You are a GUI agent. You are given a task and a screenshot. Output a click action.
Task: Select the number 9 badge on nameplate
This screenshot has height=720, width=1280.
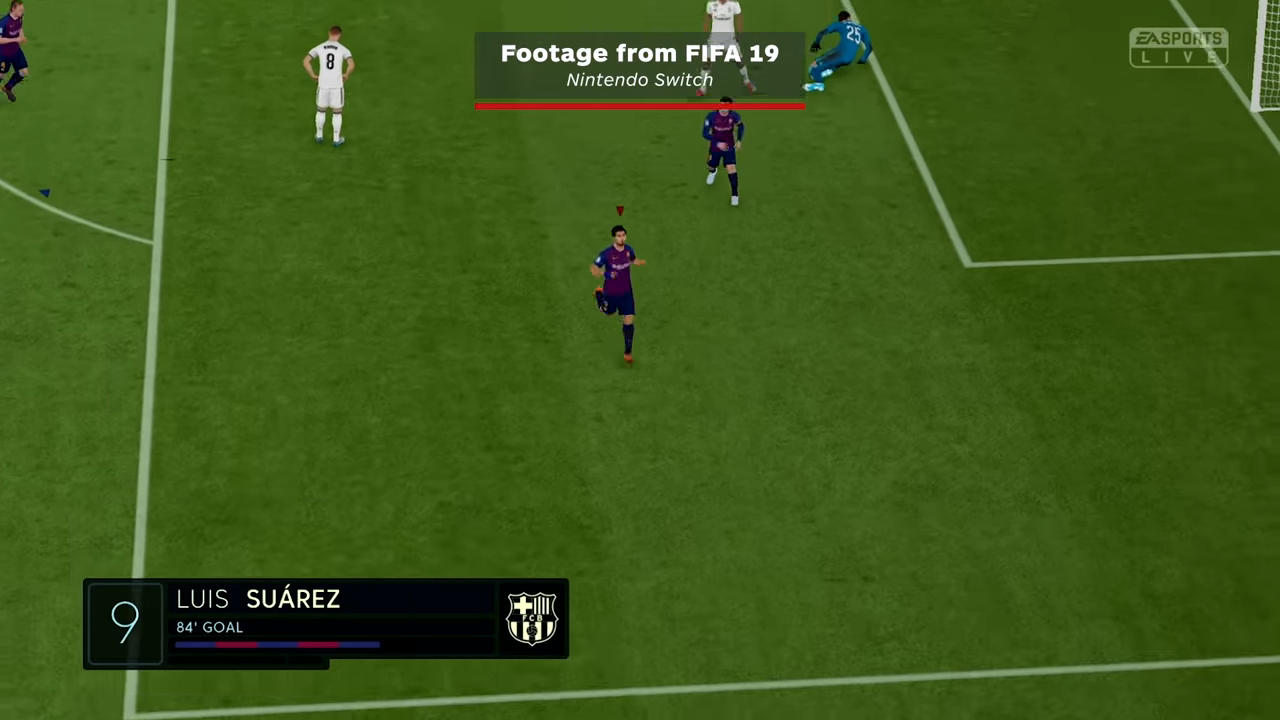click(124, 621)
